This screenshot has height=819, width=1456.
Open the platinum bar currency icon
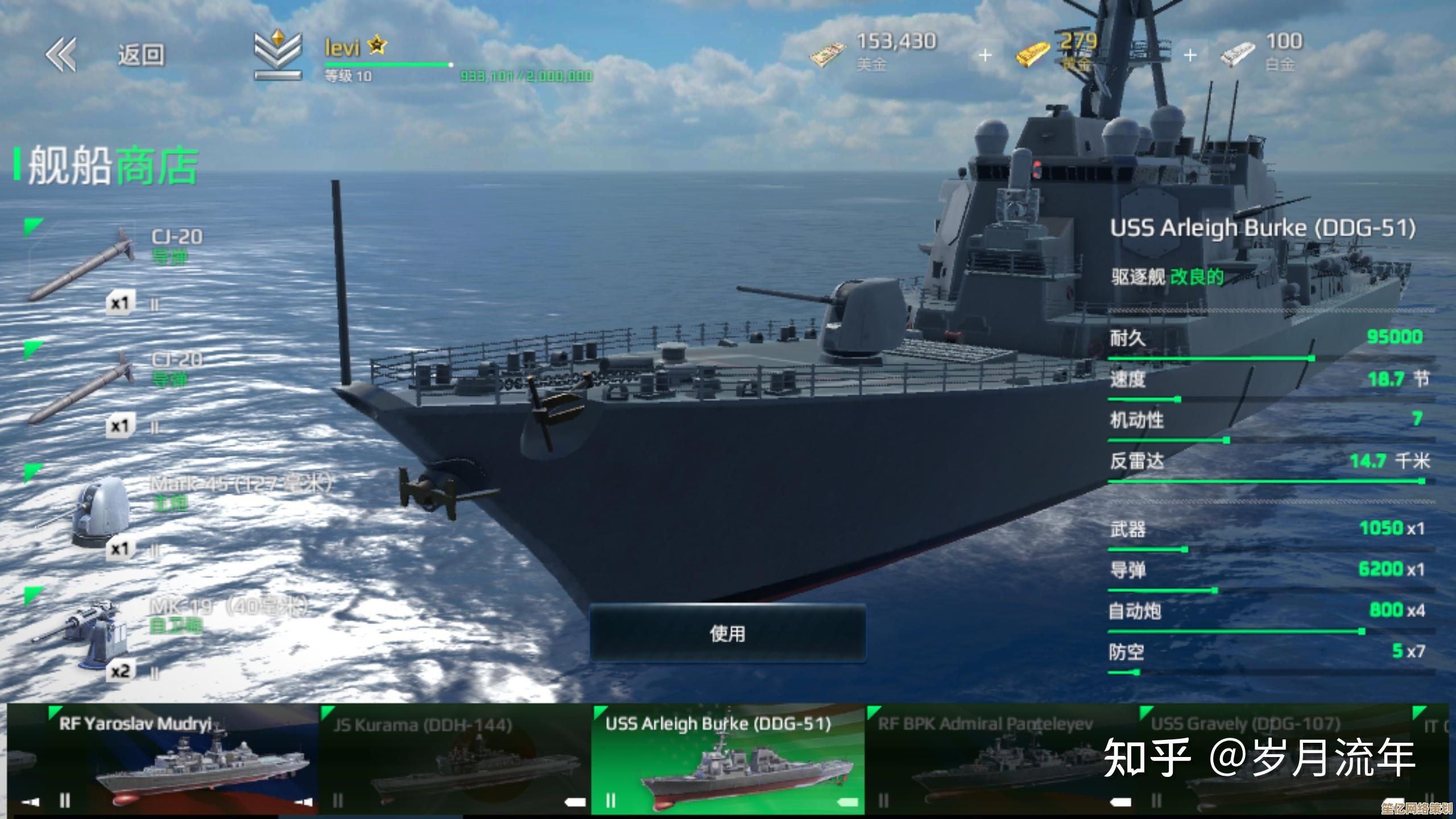tap(1238, 55)
